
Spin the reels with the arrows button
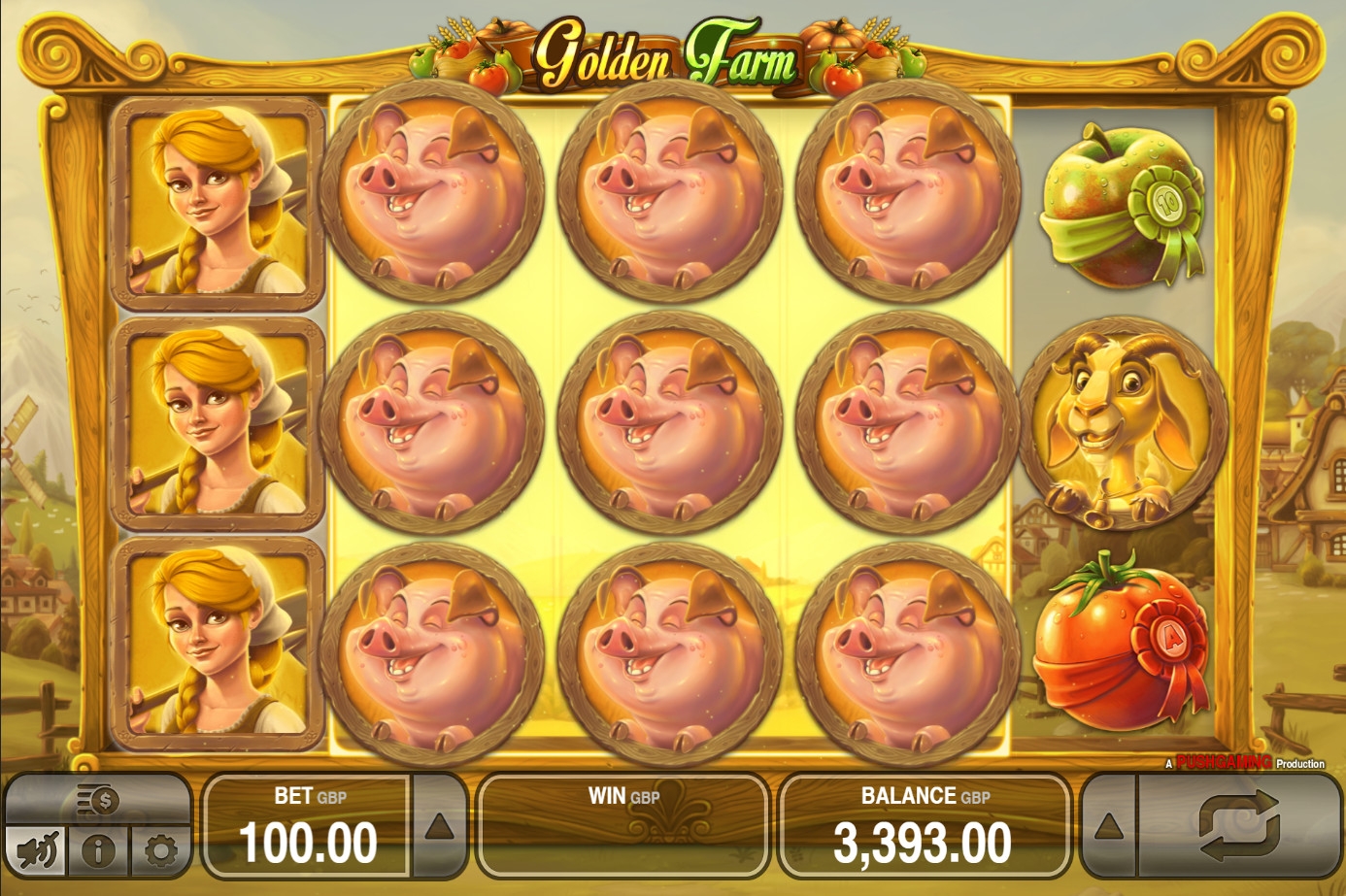1239,826
